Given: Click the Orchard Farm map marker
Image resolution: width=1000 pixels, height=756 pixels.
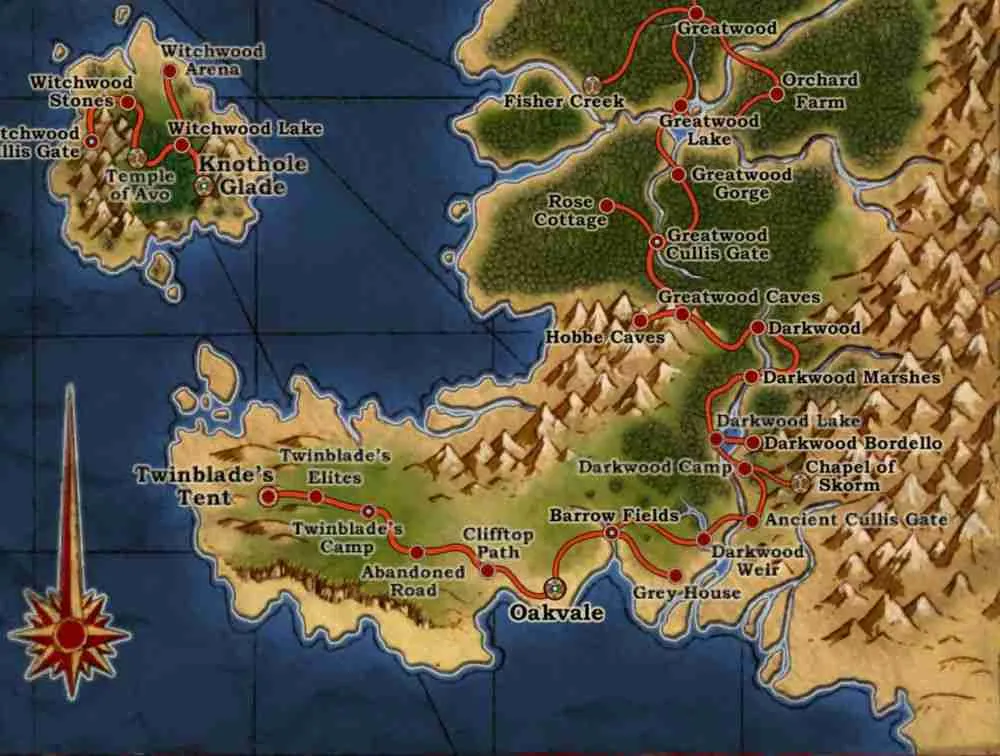Looking at the screenshot, I should (x=776, y=95).
